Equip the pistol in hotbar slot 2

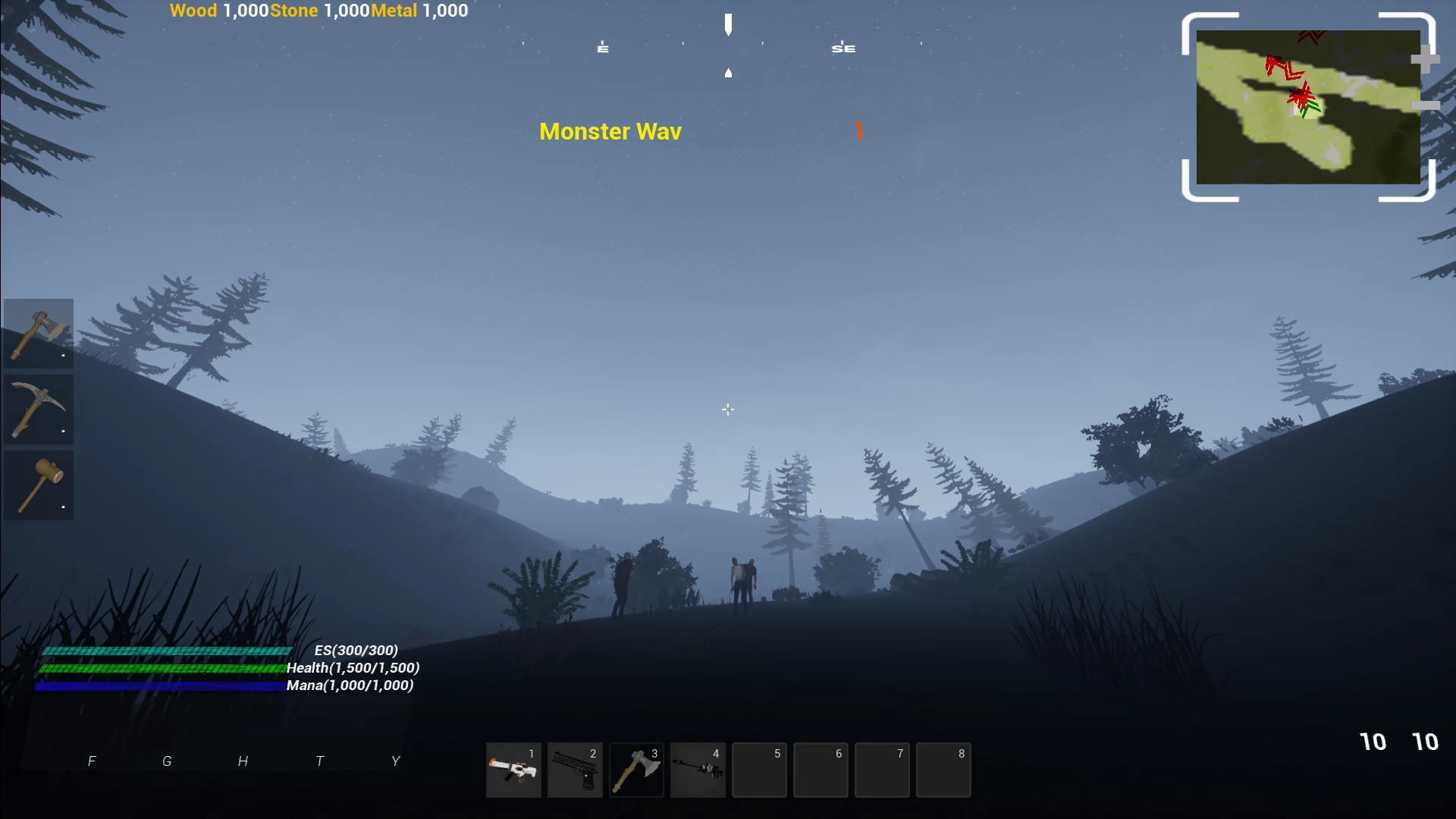pos(575,770)
